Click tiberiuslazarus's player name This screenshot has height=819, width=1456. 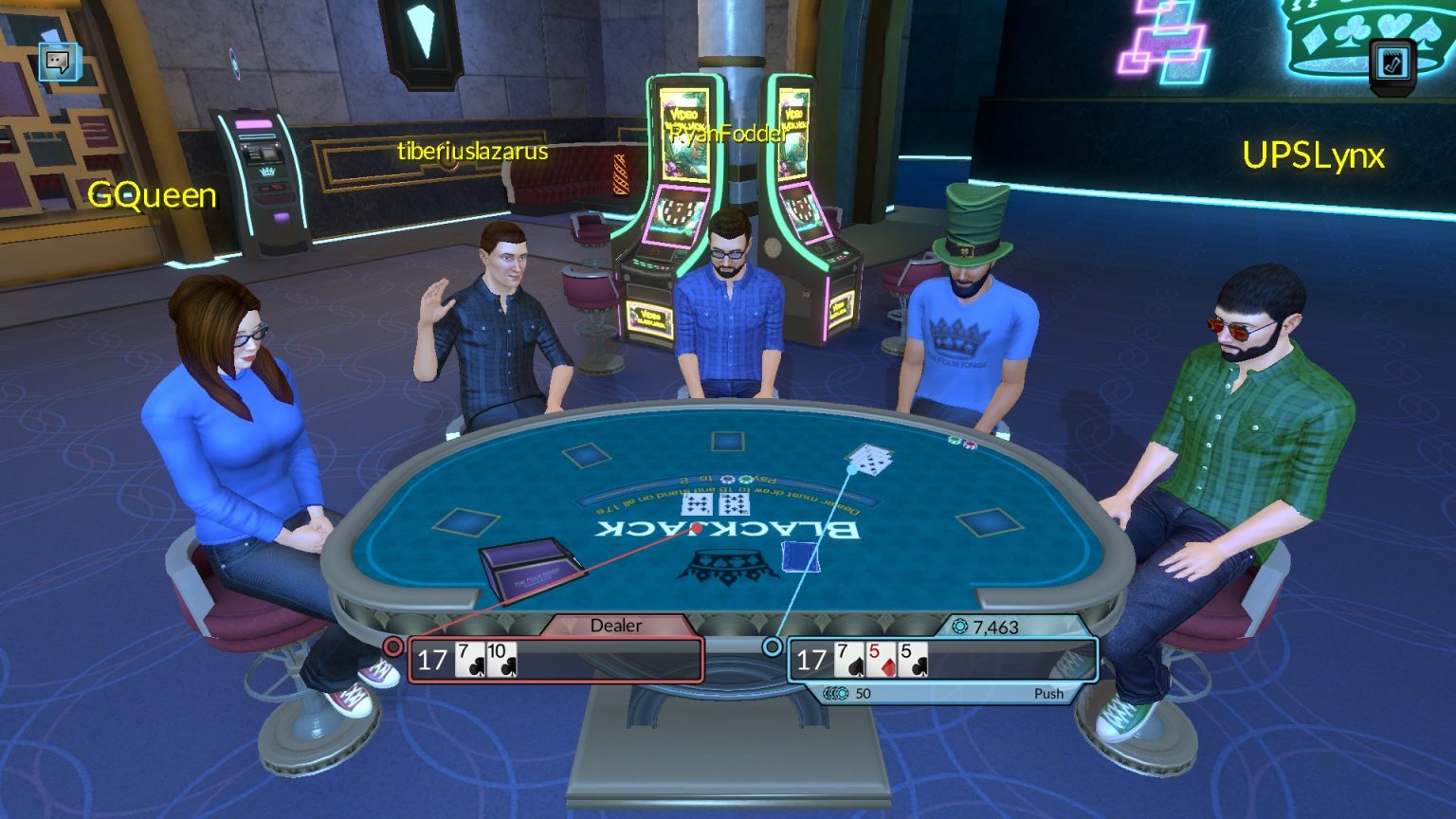[x=471, y=150]
